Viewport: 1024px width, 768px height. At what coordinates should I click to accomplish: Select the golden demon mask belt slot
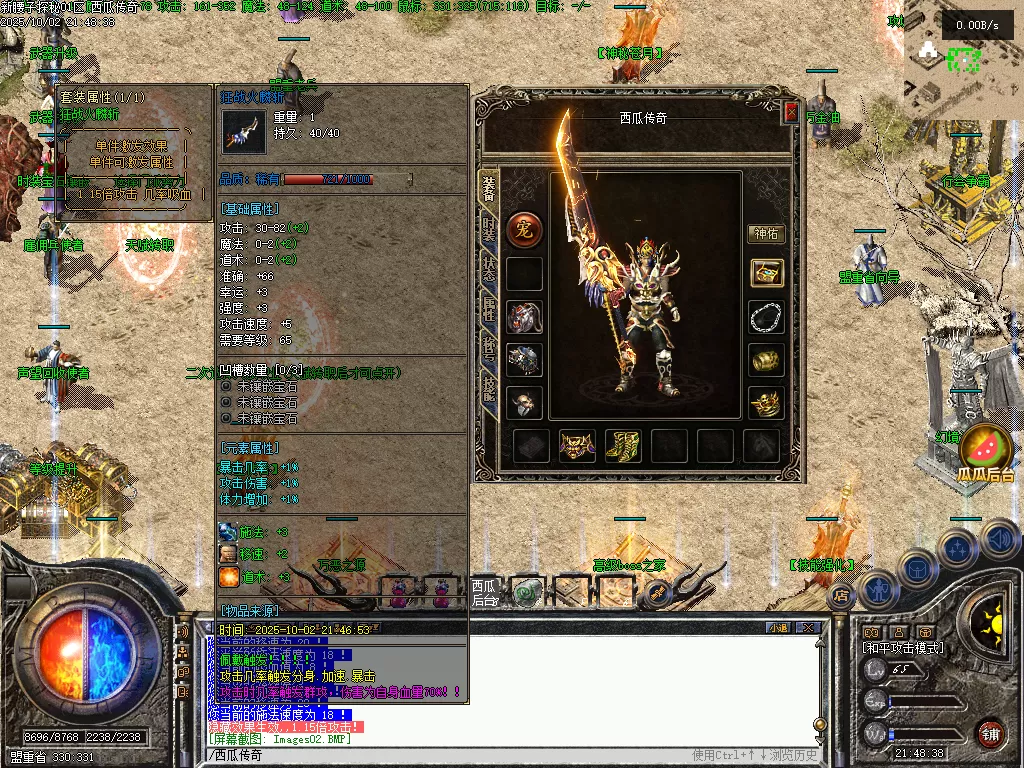tap(577, 445)
